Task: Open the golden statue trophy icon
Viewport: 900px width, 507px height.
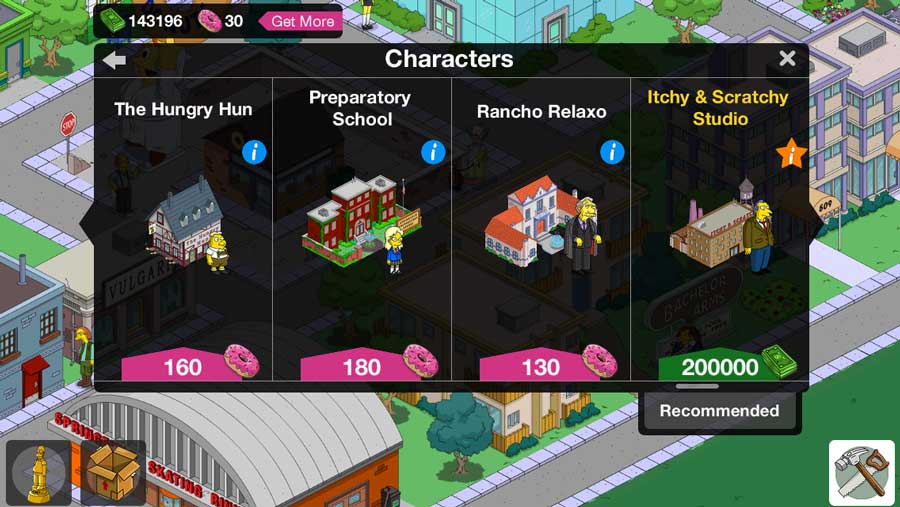Action: click(39, 472)
